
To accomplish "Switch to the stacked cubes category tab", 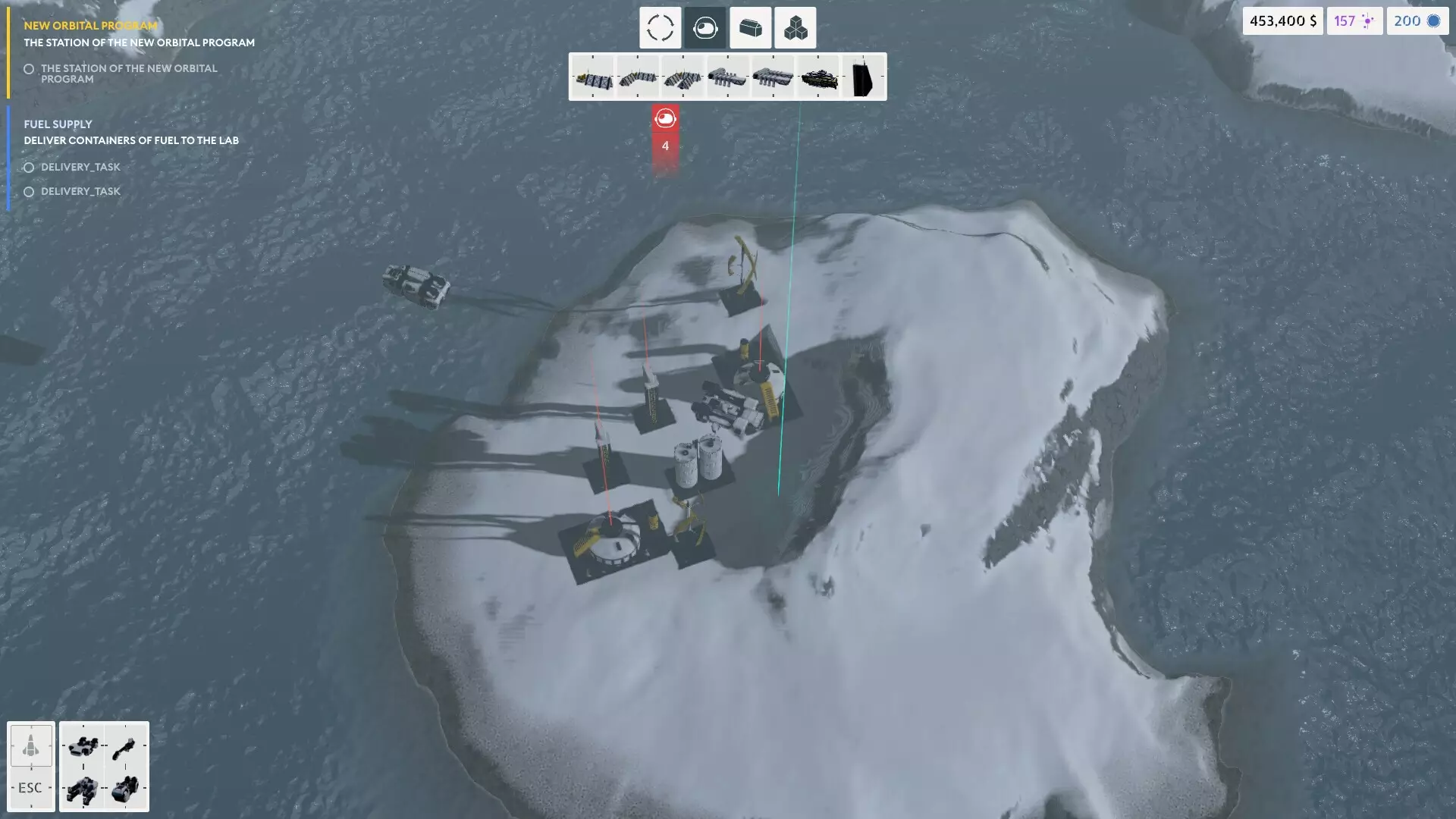I will point(795,27).
